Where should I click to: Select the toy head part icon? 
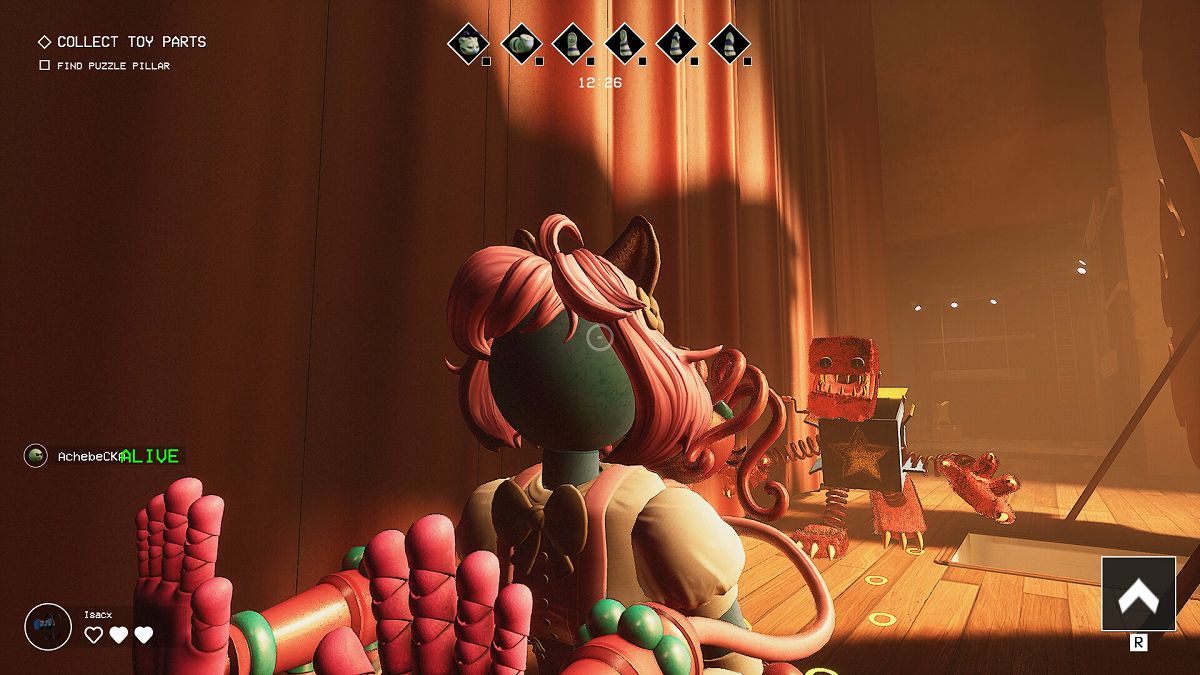click(x=468, y=42)
